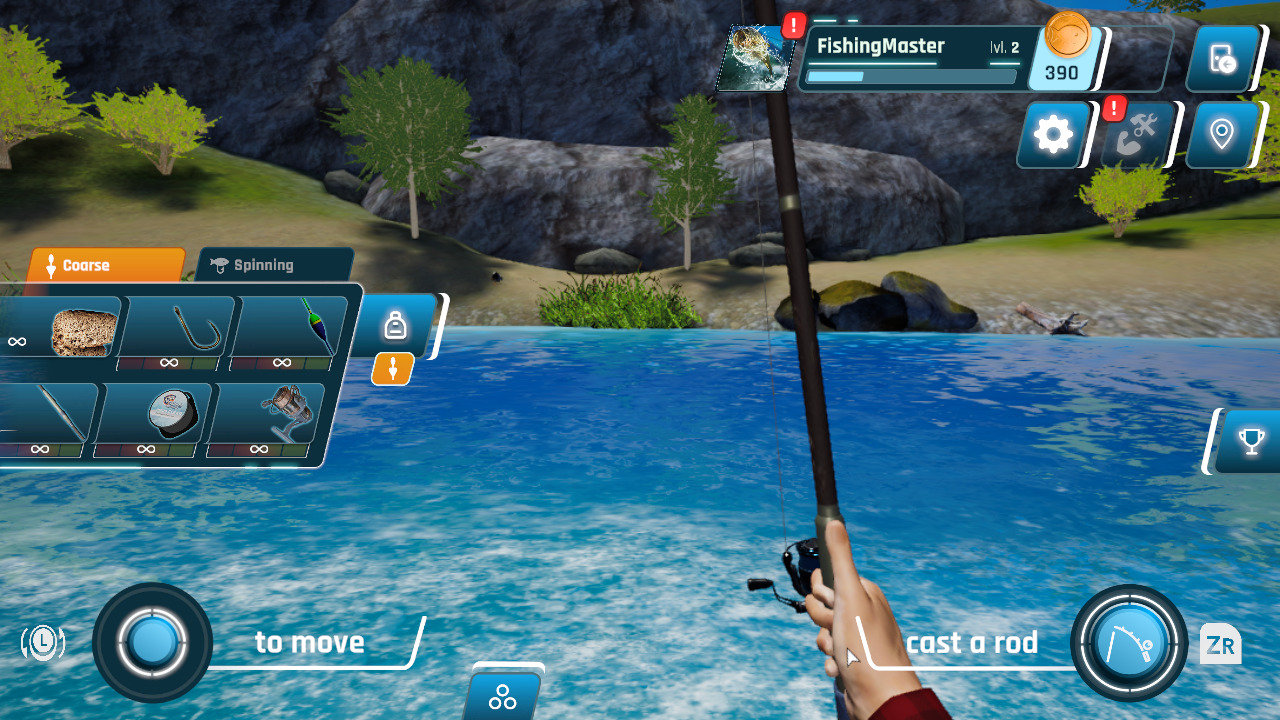
Task: Open the Trophies panel on the right
Action: pos(1250,441)
